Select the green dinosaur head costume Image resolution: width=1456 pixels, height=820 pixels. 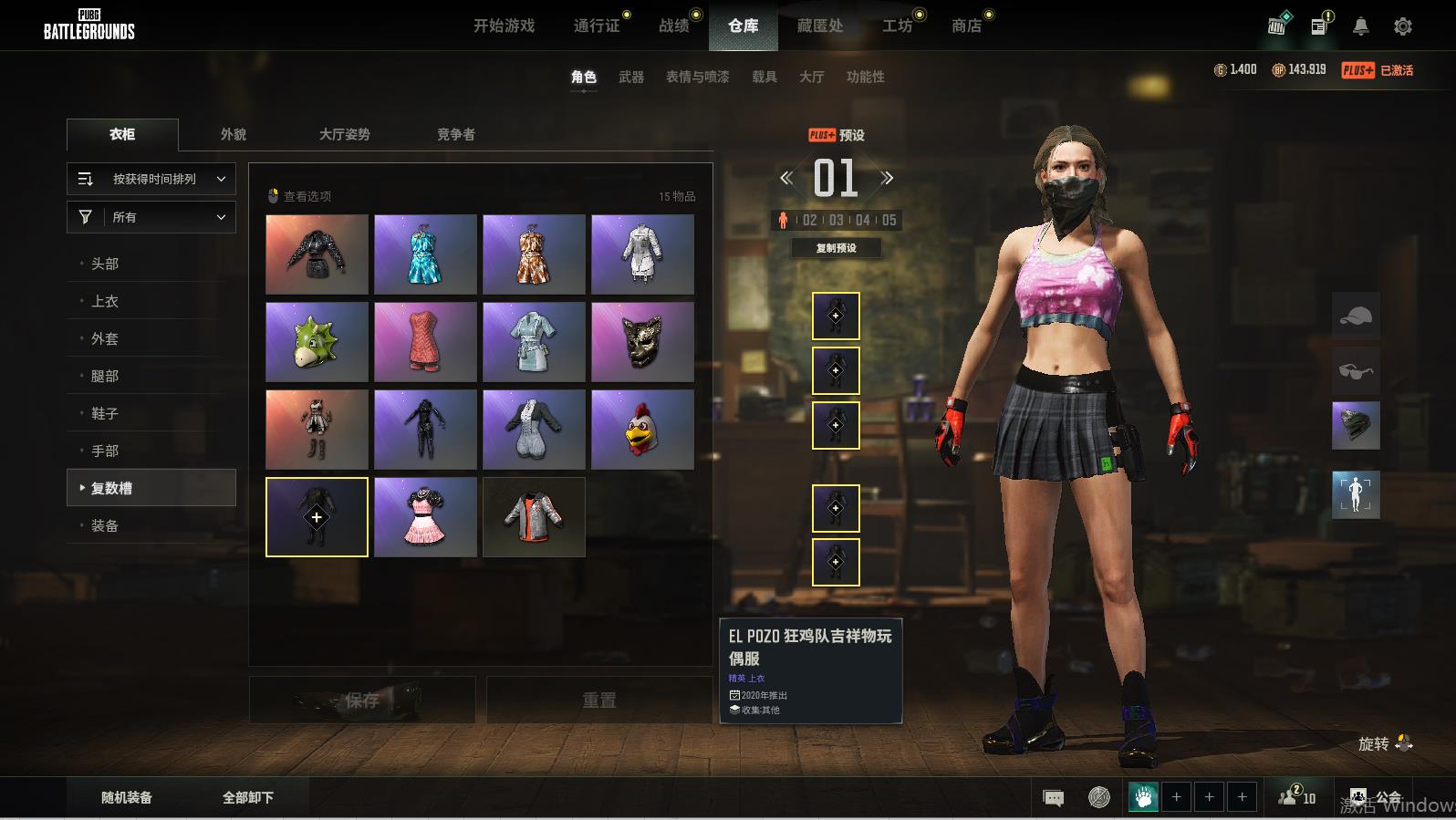click(317, 342)
